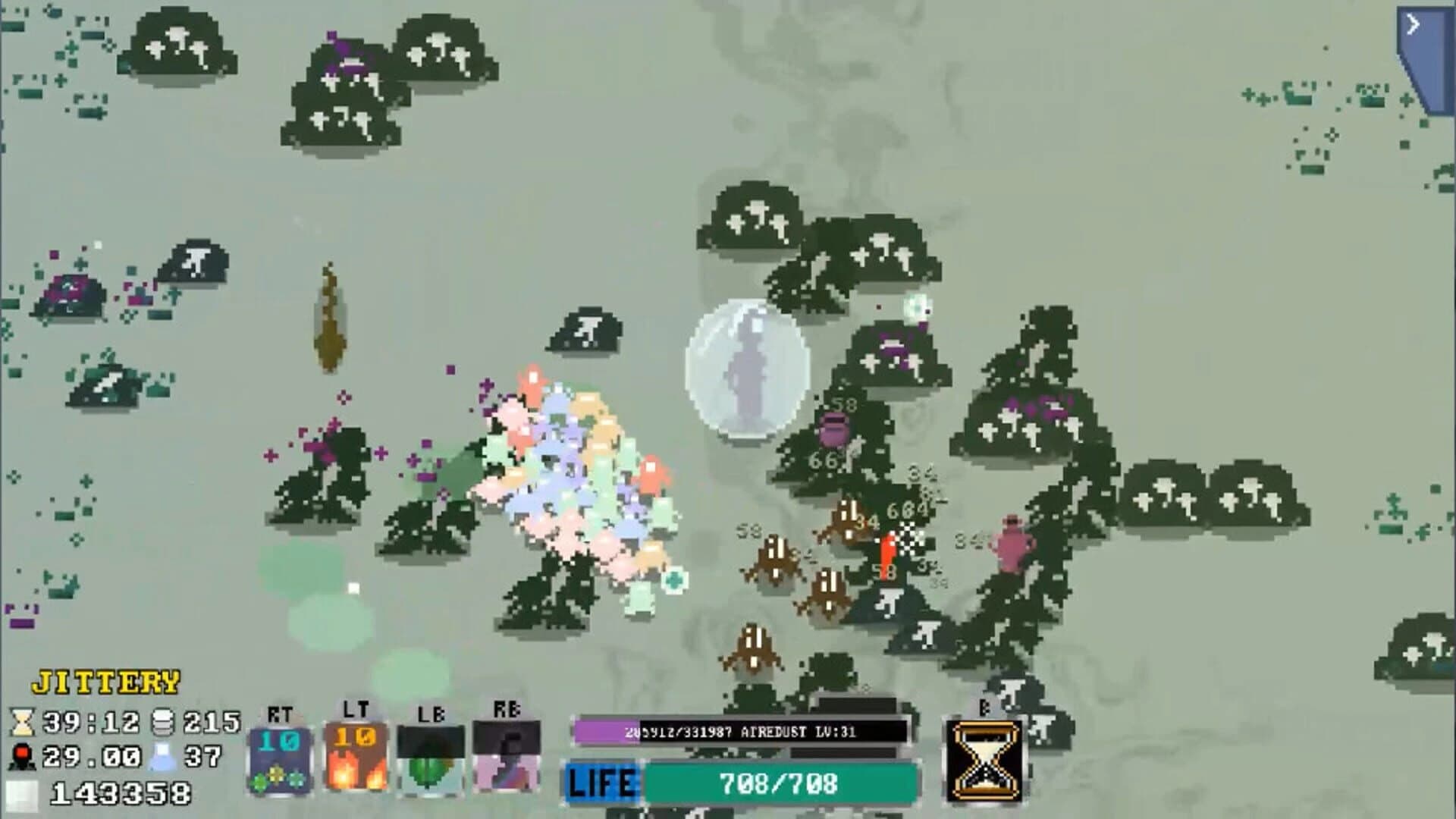The height and width of the screenshot is (819, 1456).
Task: Click the B hourglass ability icon
Action: [985, 758]
